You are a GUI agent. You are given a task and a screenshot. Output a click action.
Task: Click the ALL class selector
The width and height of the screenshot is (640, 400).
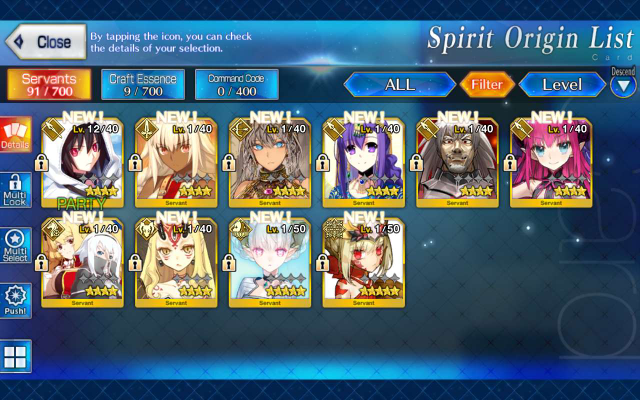(x=400, y=85)
